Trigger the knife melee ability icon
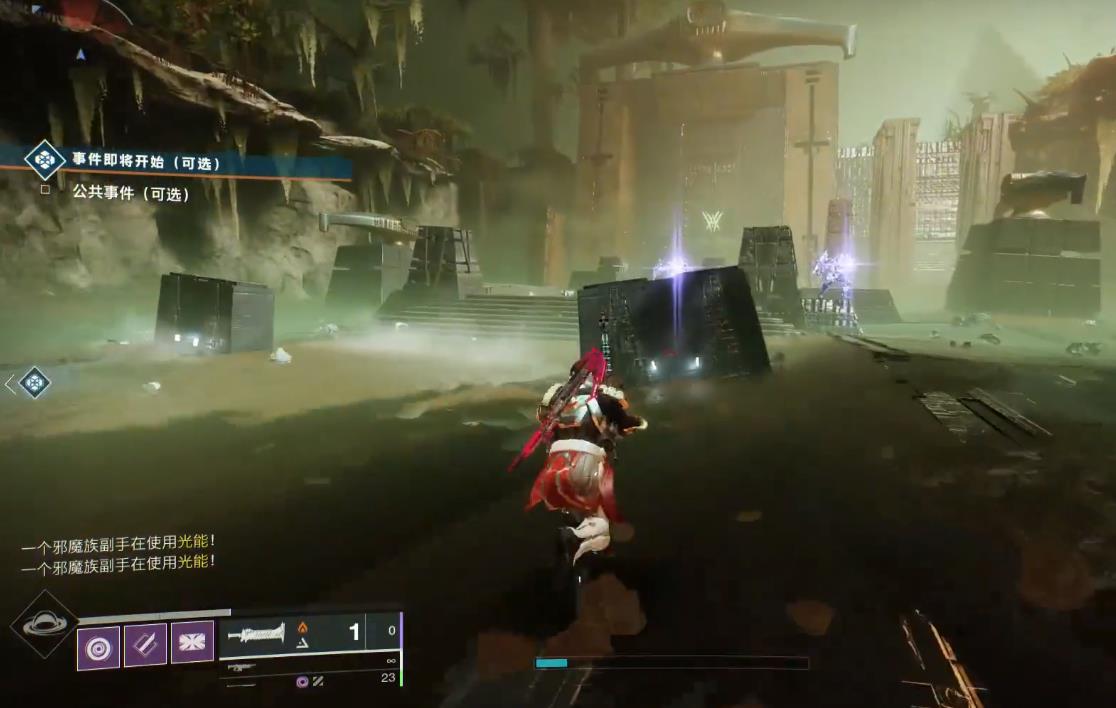The width and height of the screenshot is (1116, 708). pyautogui.click(x=145, y=647)
